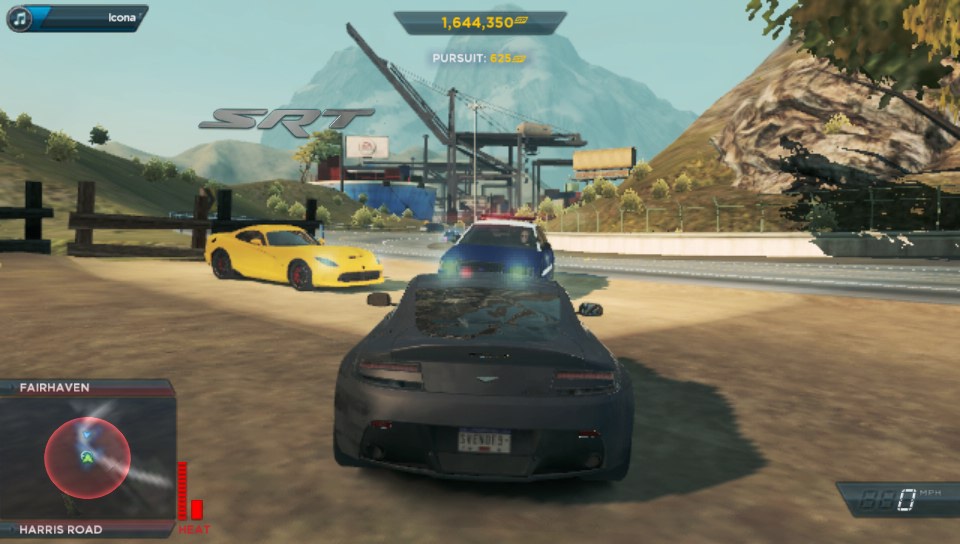960x544 pixels.
Task: Open the circular minimap
Action: click(x=87, y=458)
